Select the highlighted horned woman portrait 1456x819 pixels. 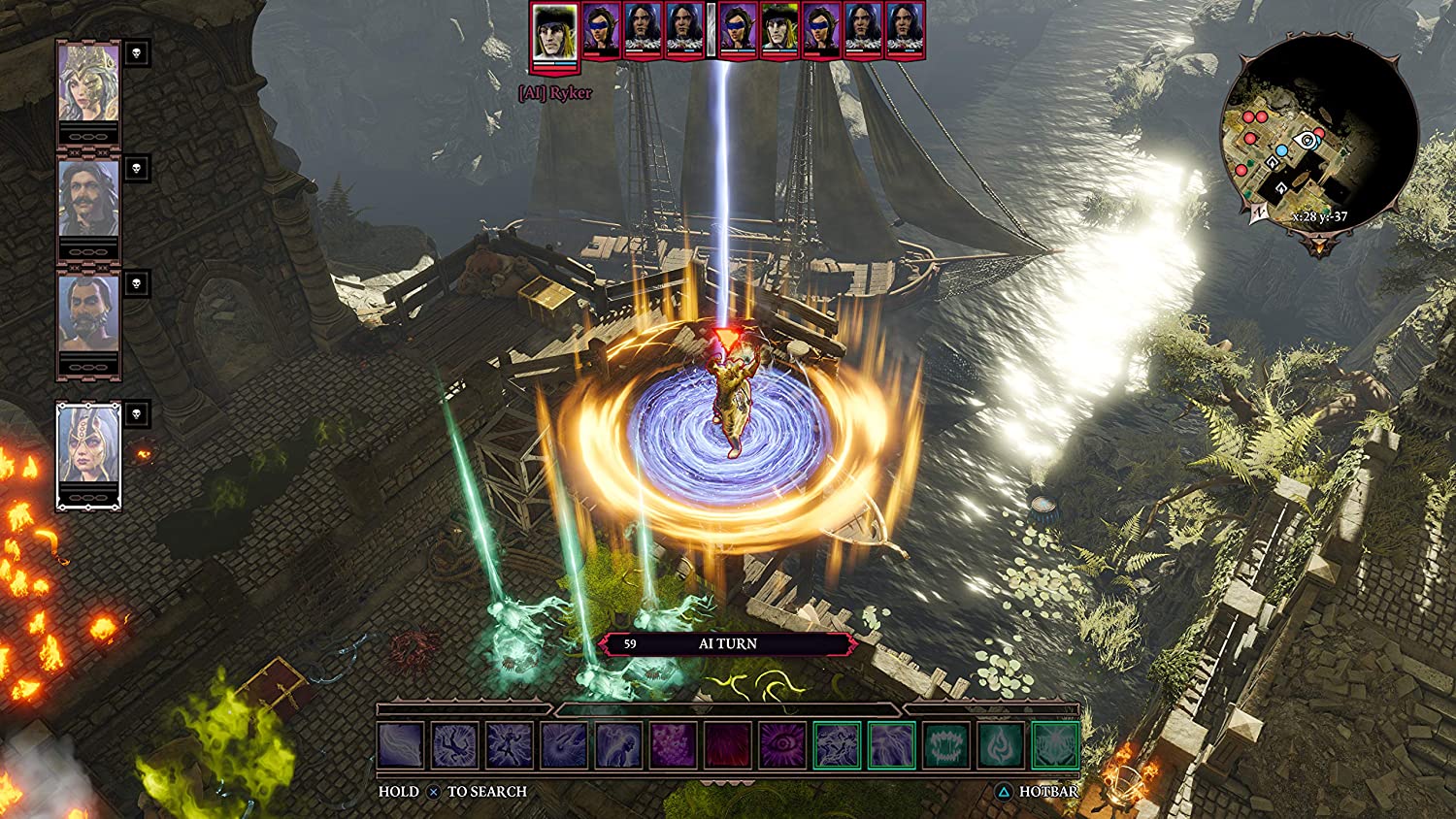tap(89, 443)
